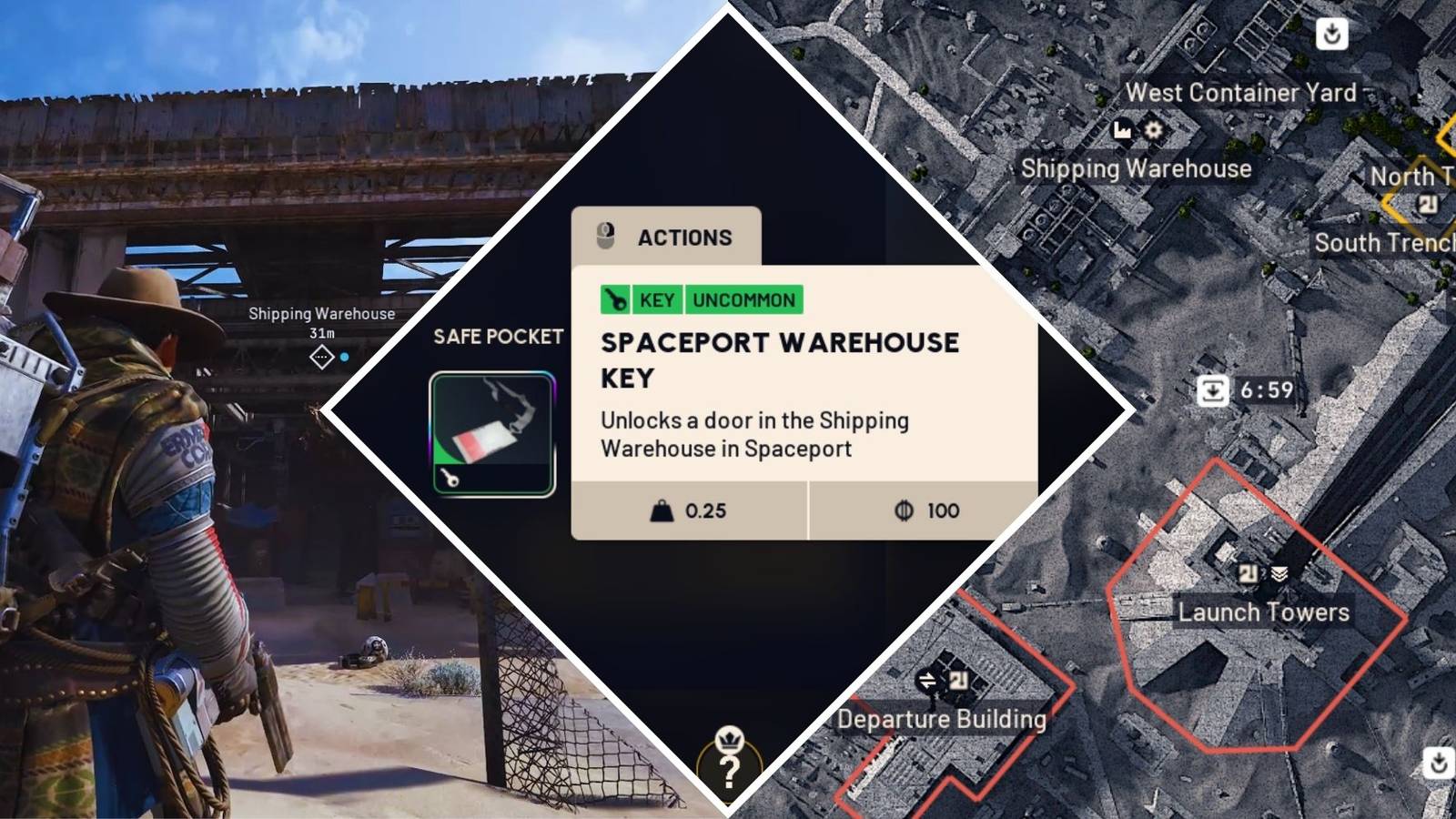Screen dimensions: 1456x819
Task: Click the gear icon beside the factory marker
Action: (x=1152, y=130)
